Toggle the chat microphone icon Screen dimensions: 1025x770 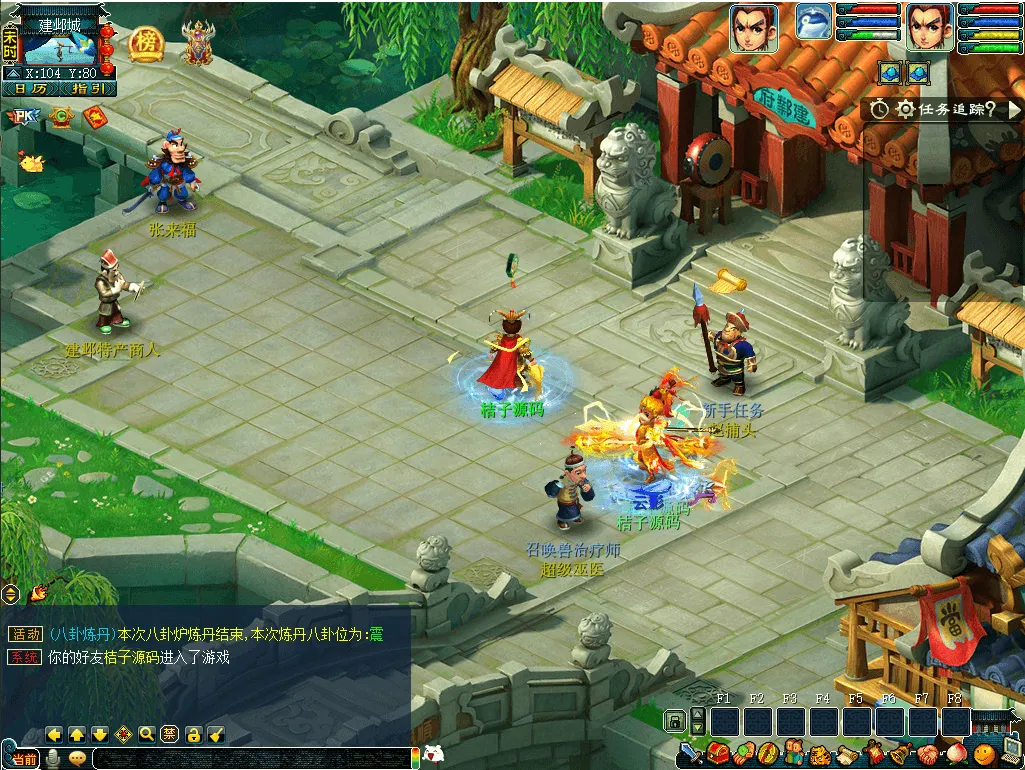(x=53, y=758)
